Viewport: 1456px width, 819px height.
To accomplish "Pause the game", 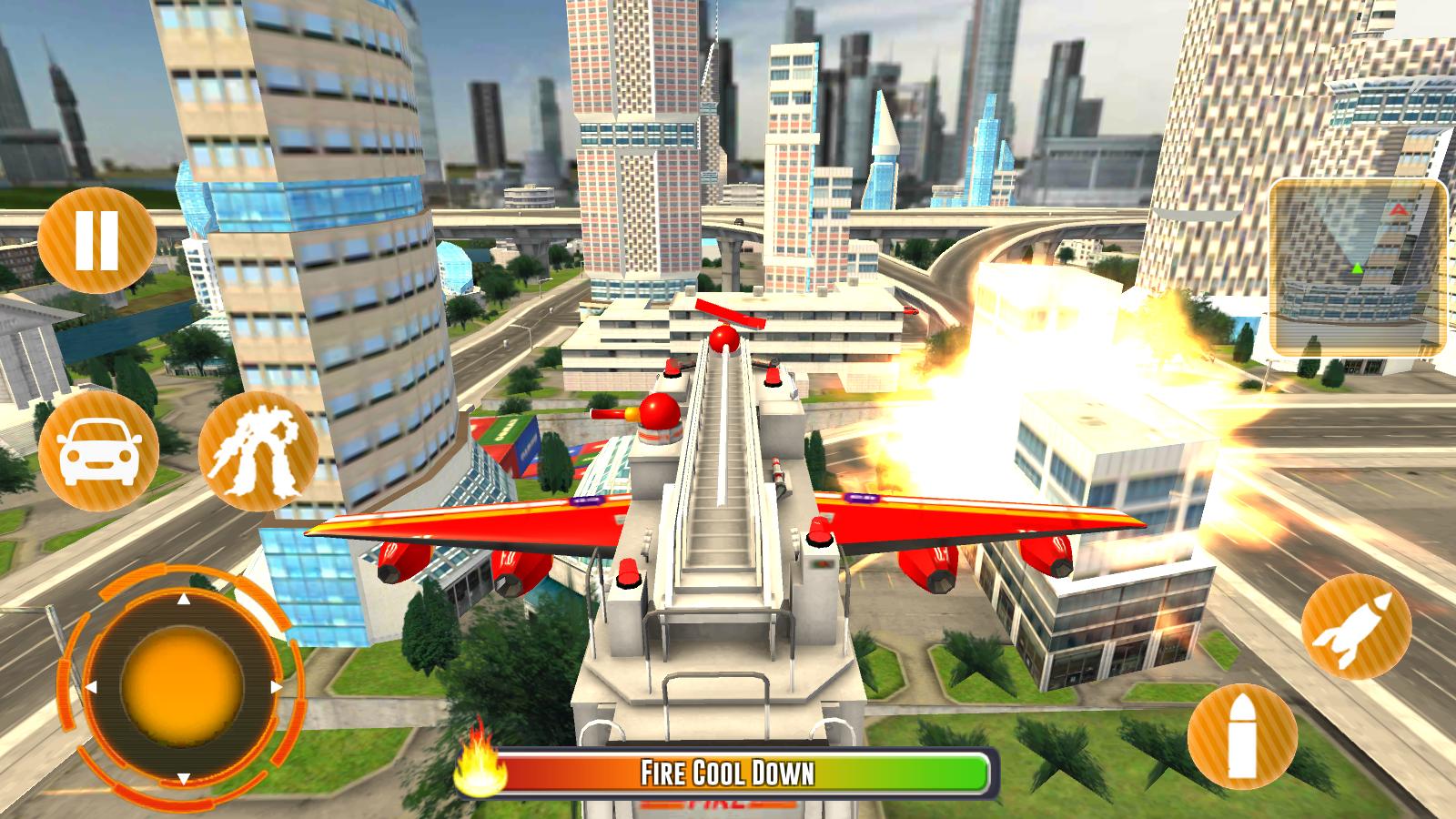I will (x=96, y=241).
